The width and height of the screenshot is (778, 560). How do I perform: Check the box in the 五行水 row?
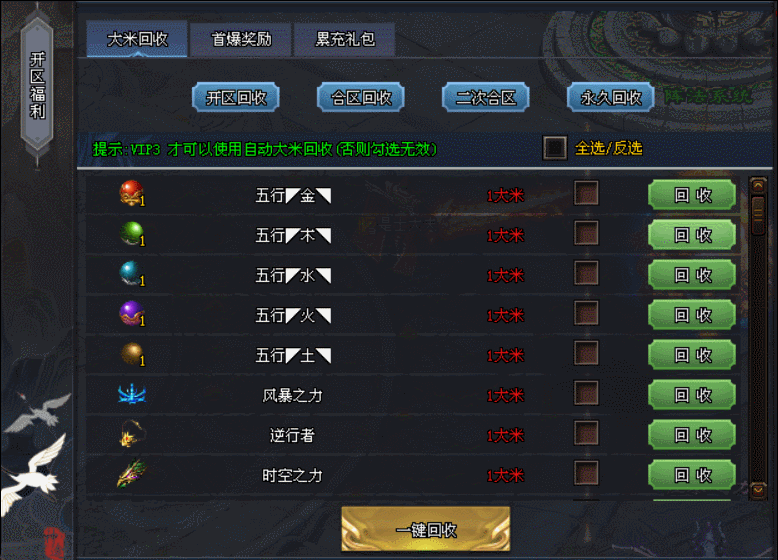tap(586, 274)
